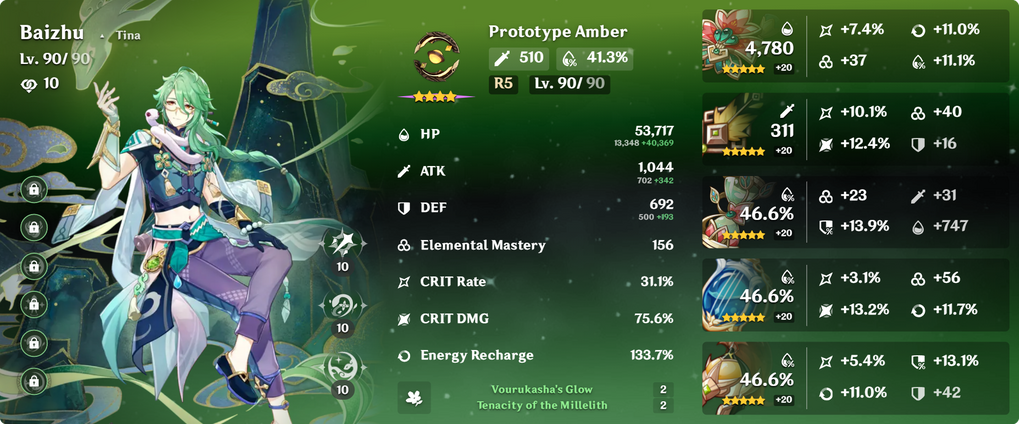Click the artifact set bonus leaf icon
This screenshot has height=424, width=1019.
pos(415,396)
